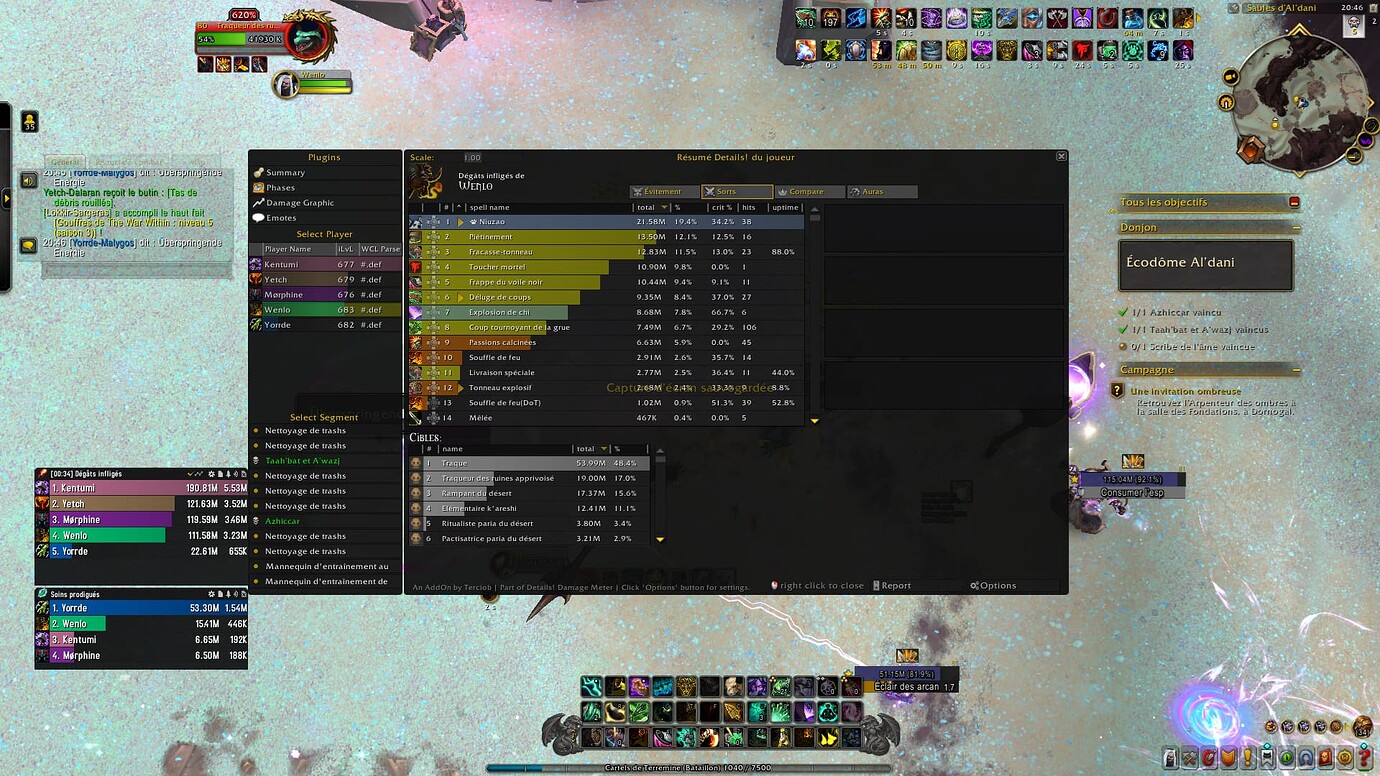Click the class artwork beside Dégâts infligés de Wenlo

pos(425,179)
